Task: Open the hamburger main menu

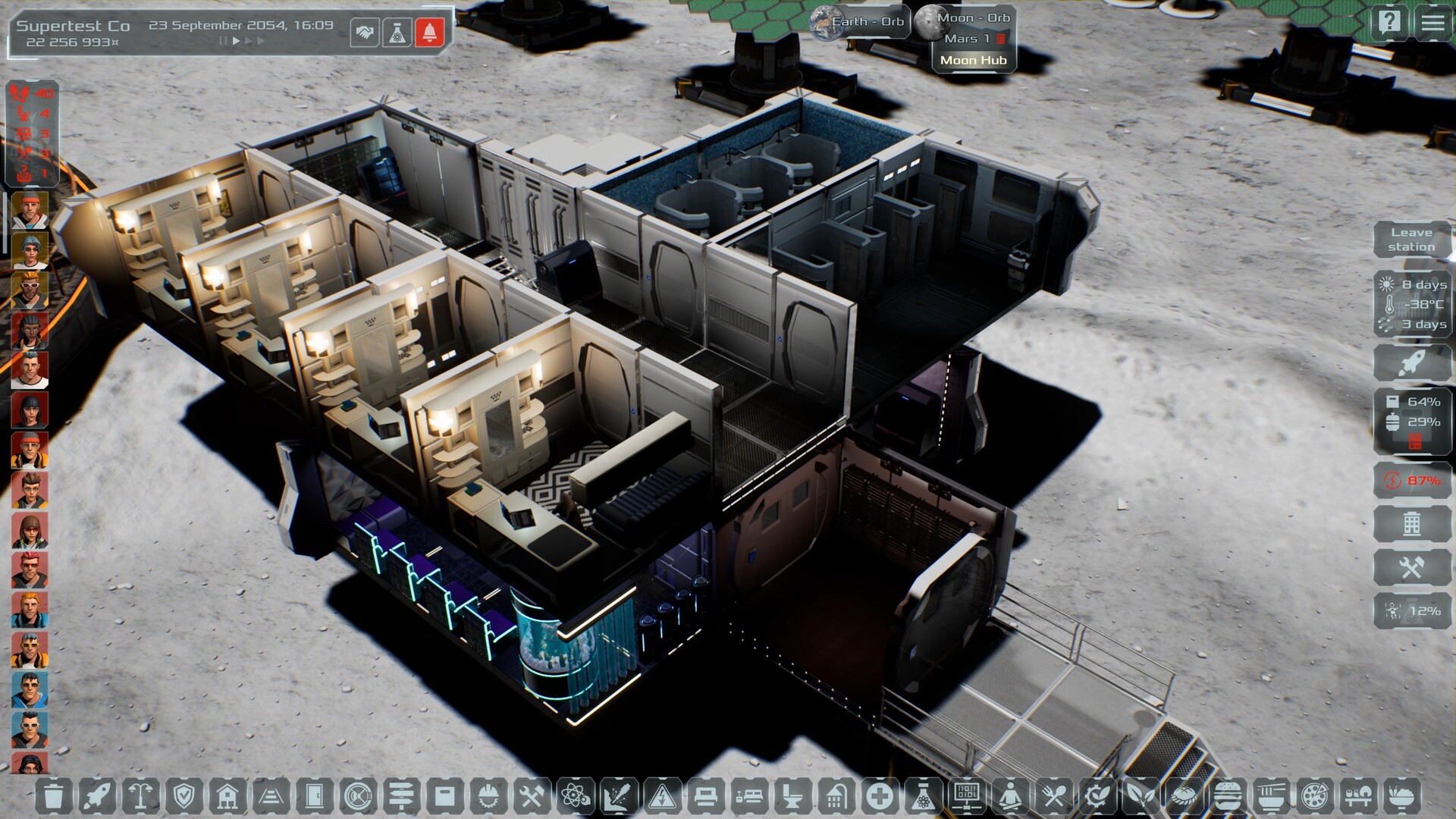Action: (x=1432, y=22)
